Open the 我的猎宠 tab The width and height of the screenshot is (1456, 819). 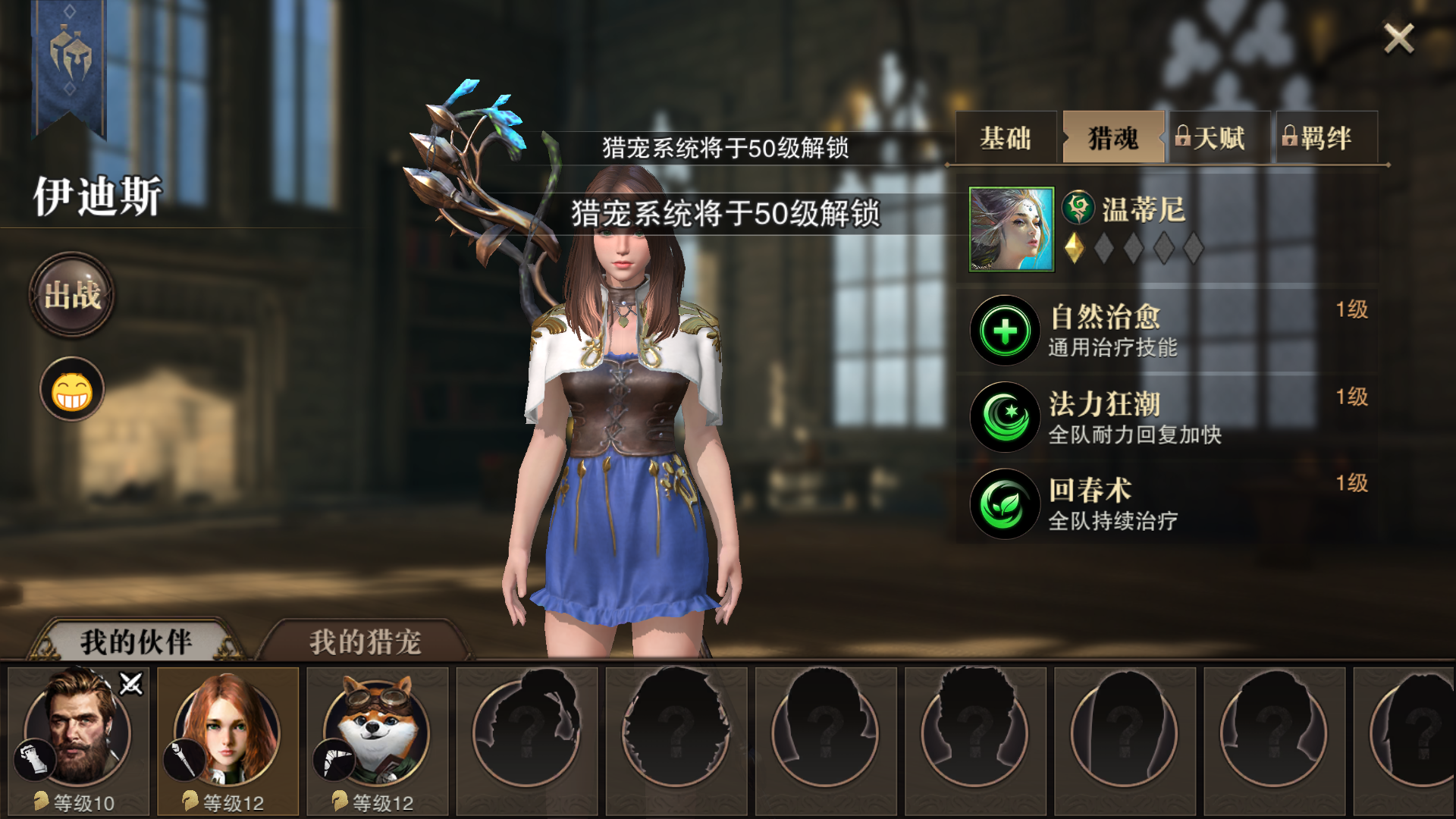click(364, 639)
